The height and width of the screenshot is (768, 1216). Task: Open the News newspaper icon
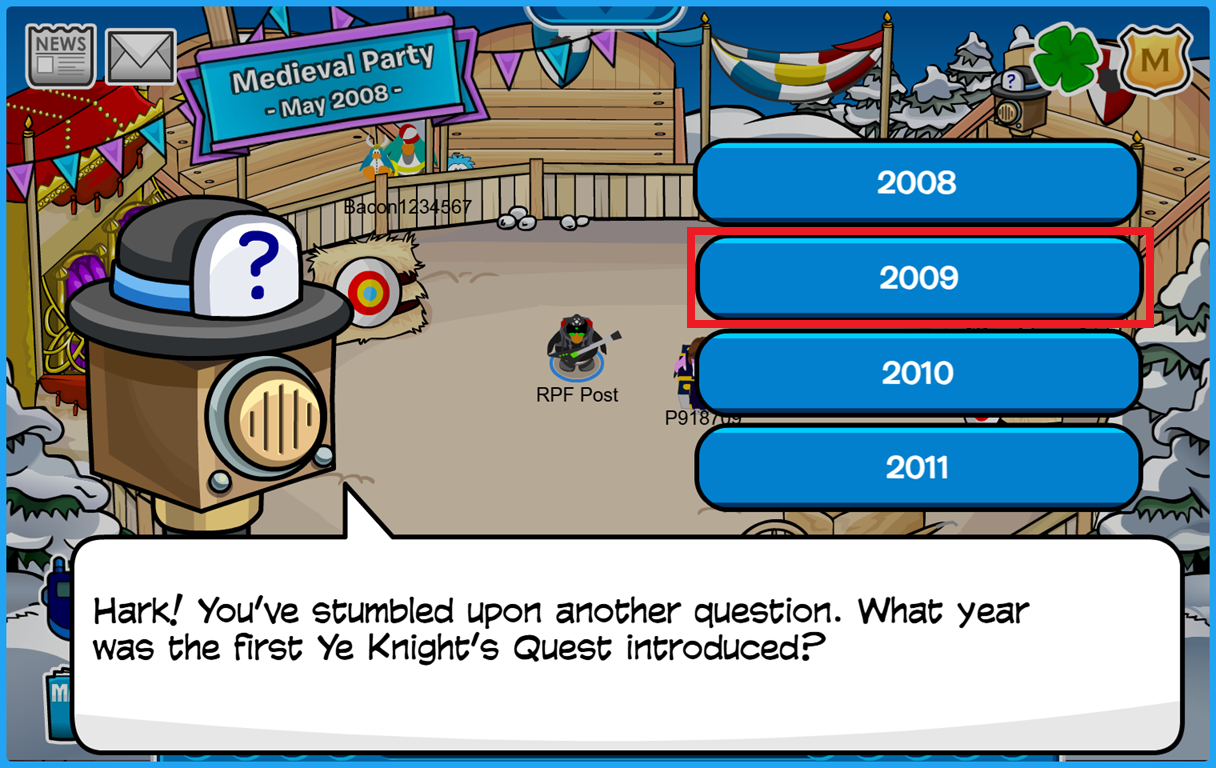pos(61,55)
